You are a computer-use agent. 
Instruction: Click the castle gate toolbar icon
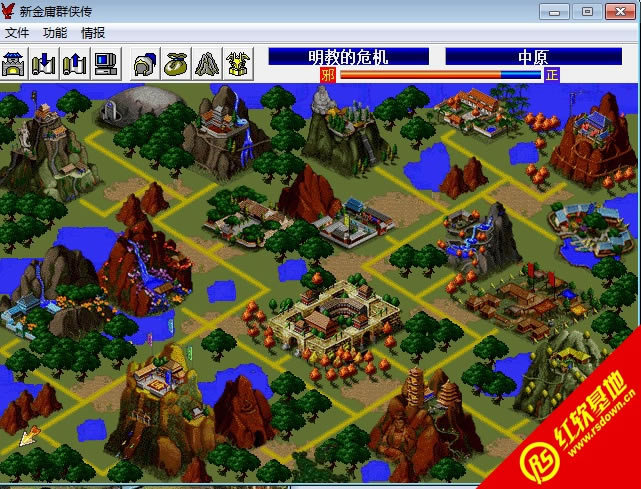(14, 63)
